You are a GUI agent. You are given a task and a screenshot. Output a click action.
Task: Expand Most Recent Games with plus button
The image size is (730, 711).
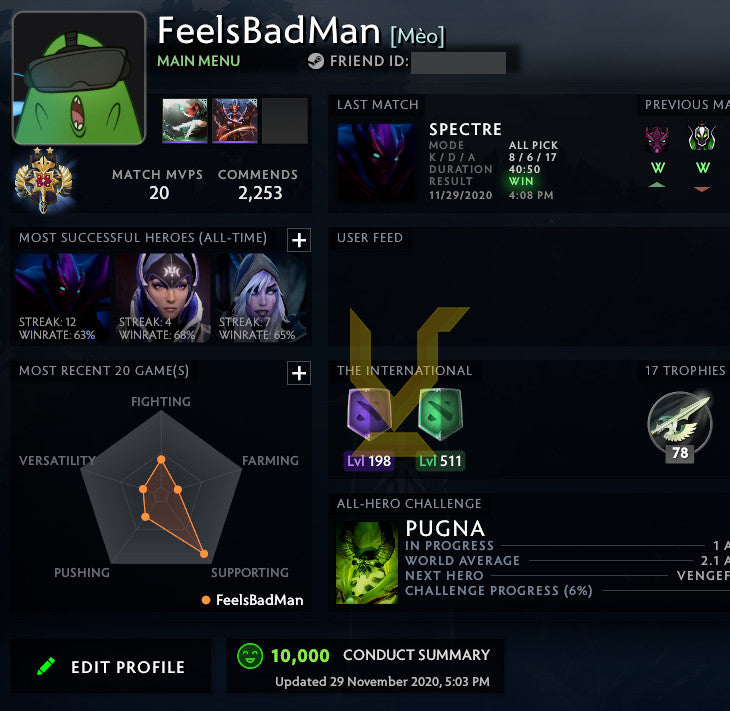[298, 373]
